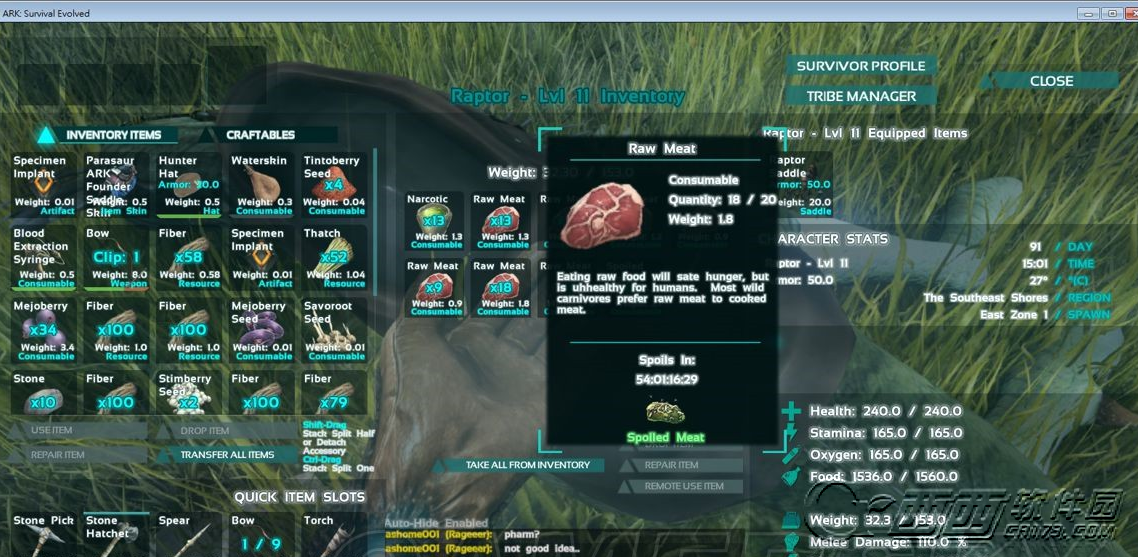
Task: Open the Survivor Profile
Action: tap(861, 66)
